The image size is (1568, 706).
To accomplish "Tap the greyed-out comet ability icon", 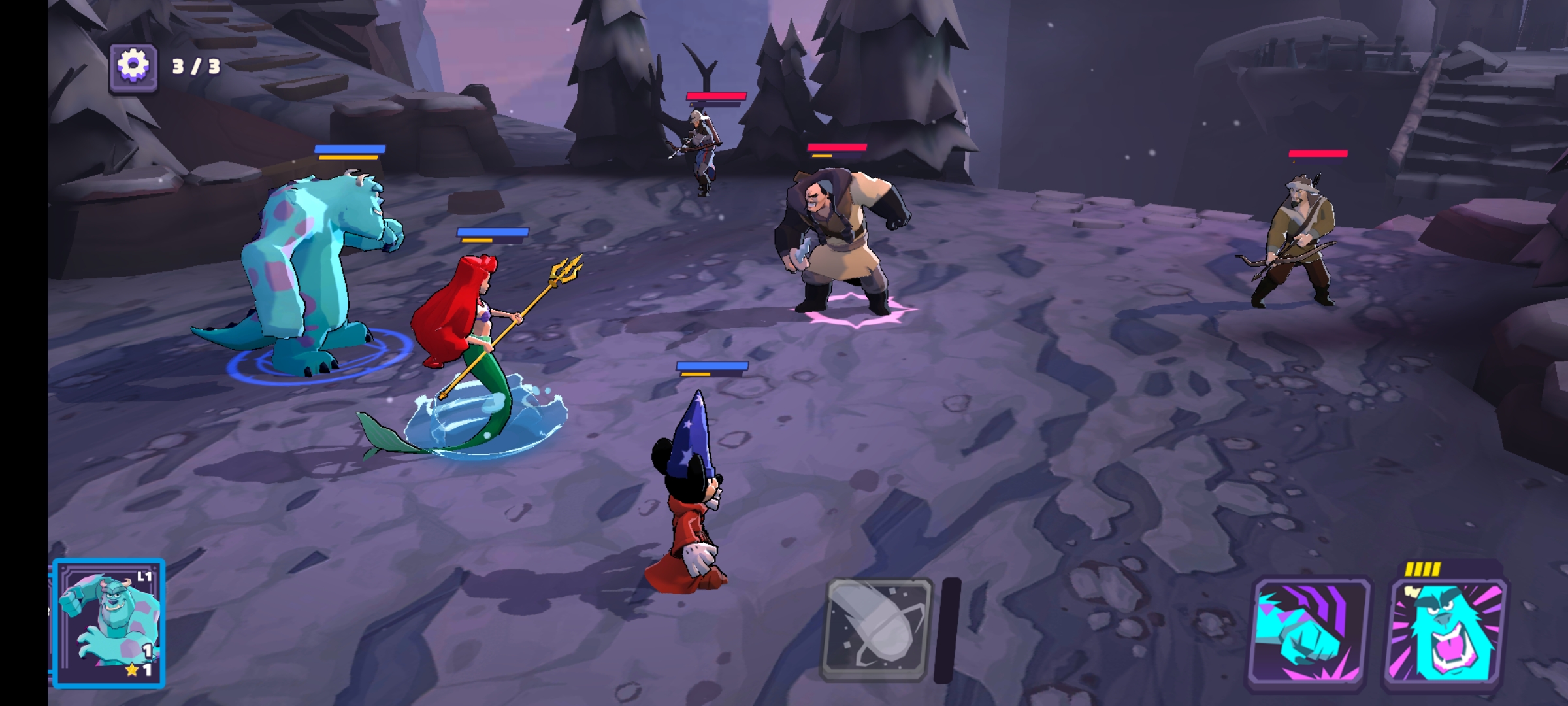I will point(877,630).
